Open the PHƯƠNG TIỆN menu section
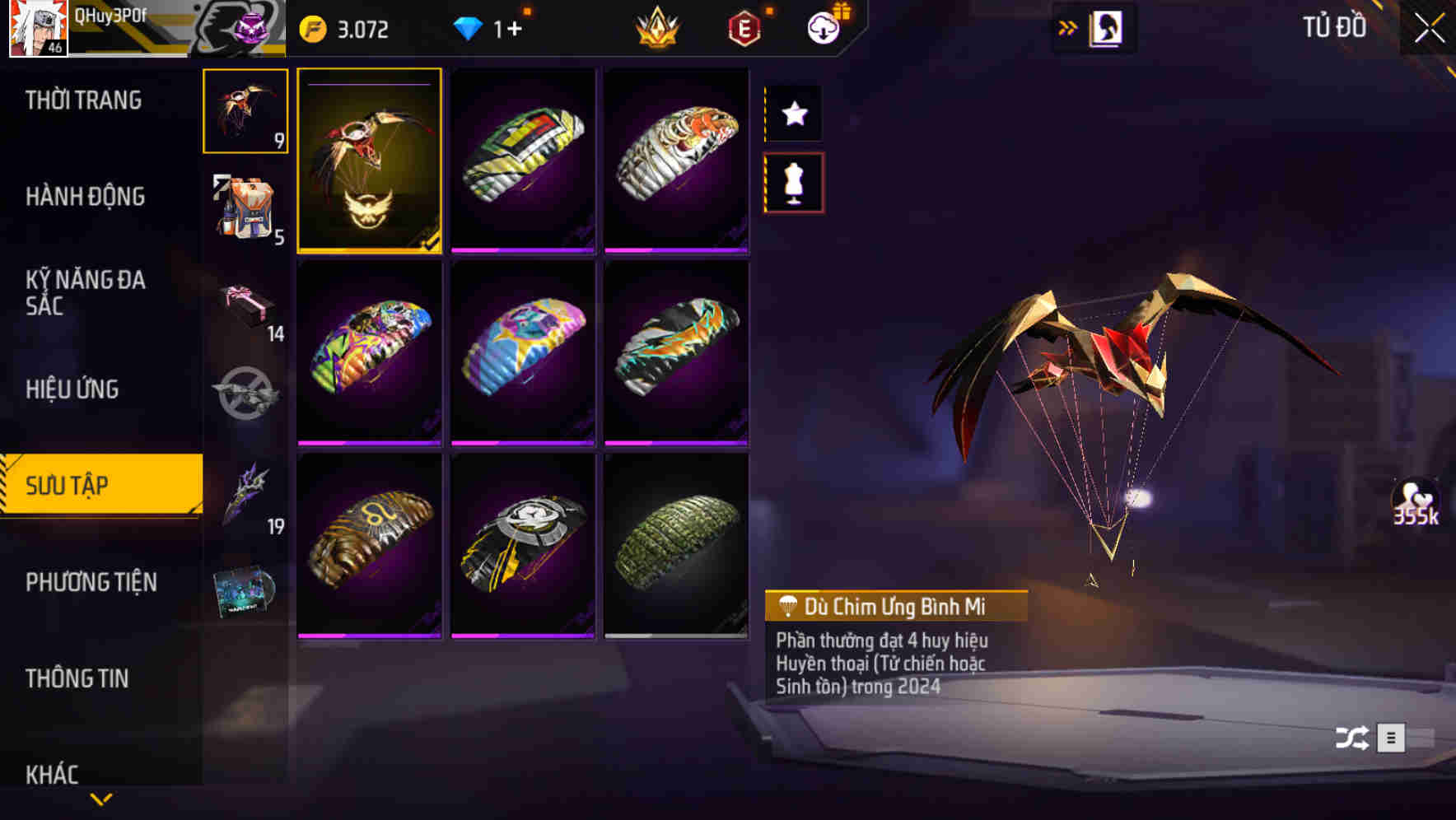The image size is (1456, 820). coord(91,582)
